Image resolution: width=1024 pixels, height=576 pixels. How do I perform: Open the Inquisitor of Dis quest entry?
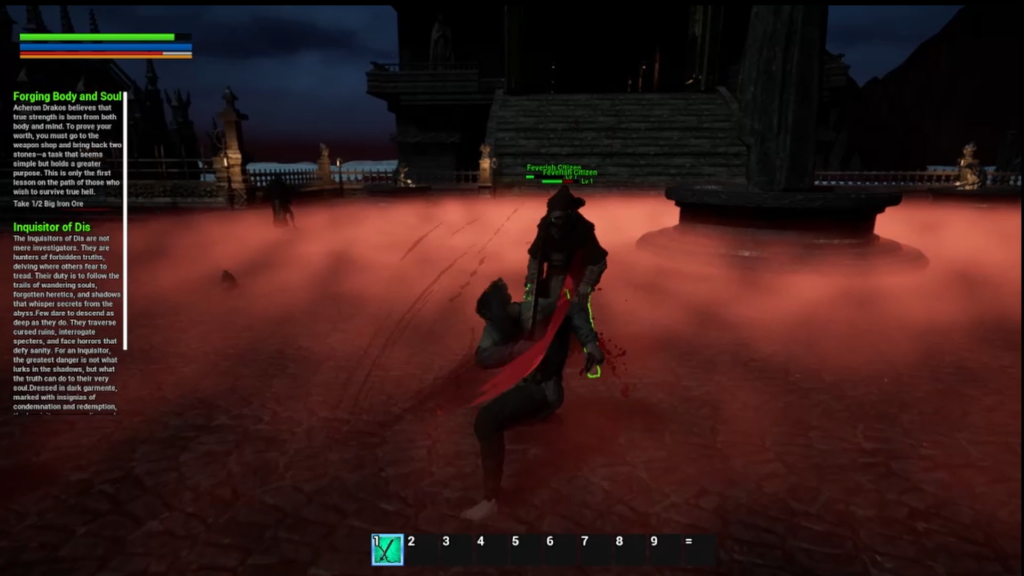(x=52, y=227)
